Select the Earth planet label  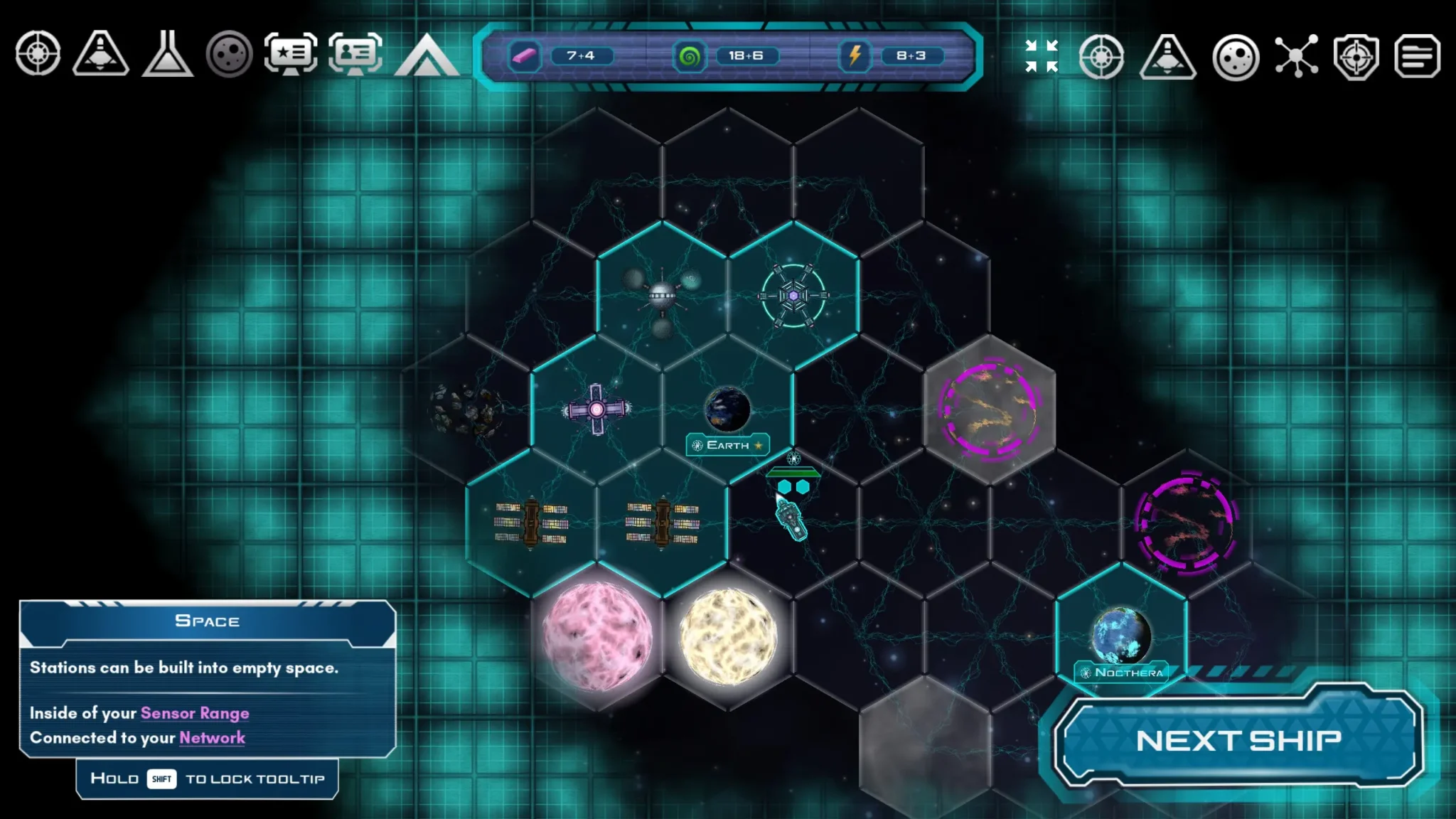click(727, 445)
